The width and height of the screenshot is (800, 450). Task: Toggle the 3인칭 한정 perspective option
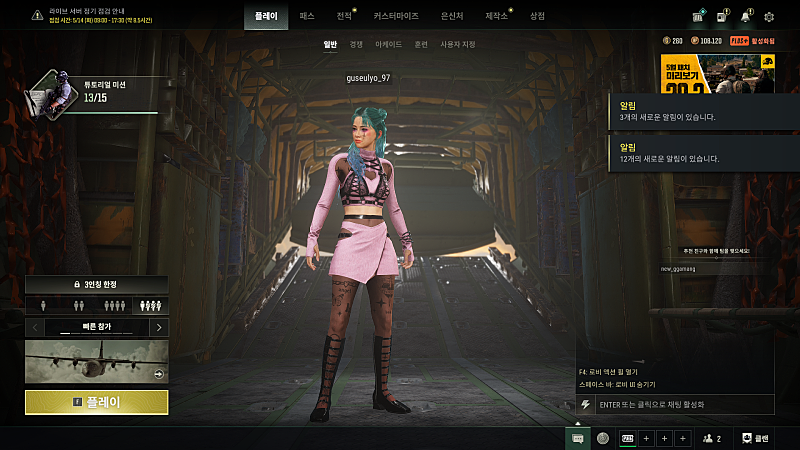97,285
